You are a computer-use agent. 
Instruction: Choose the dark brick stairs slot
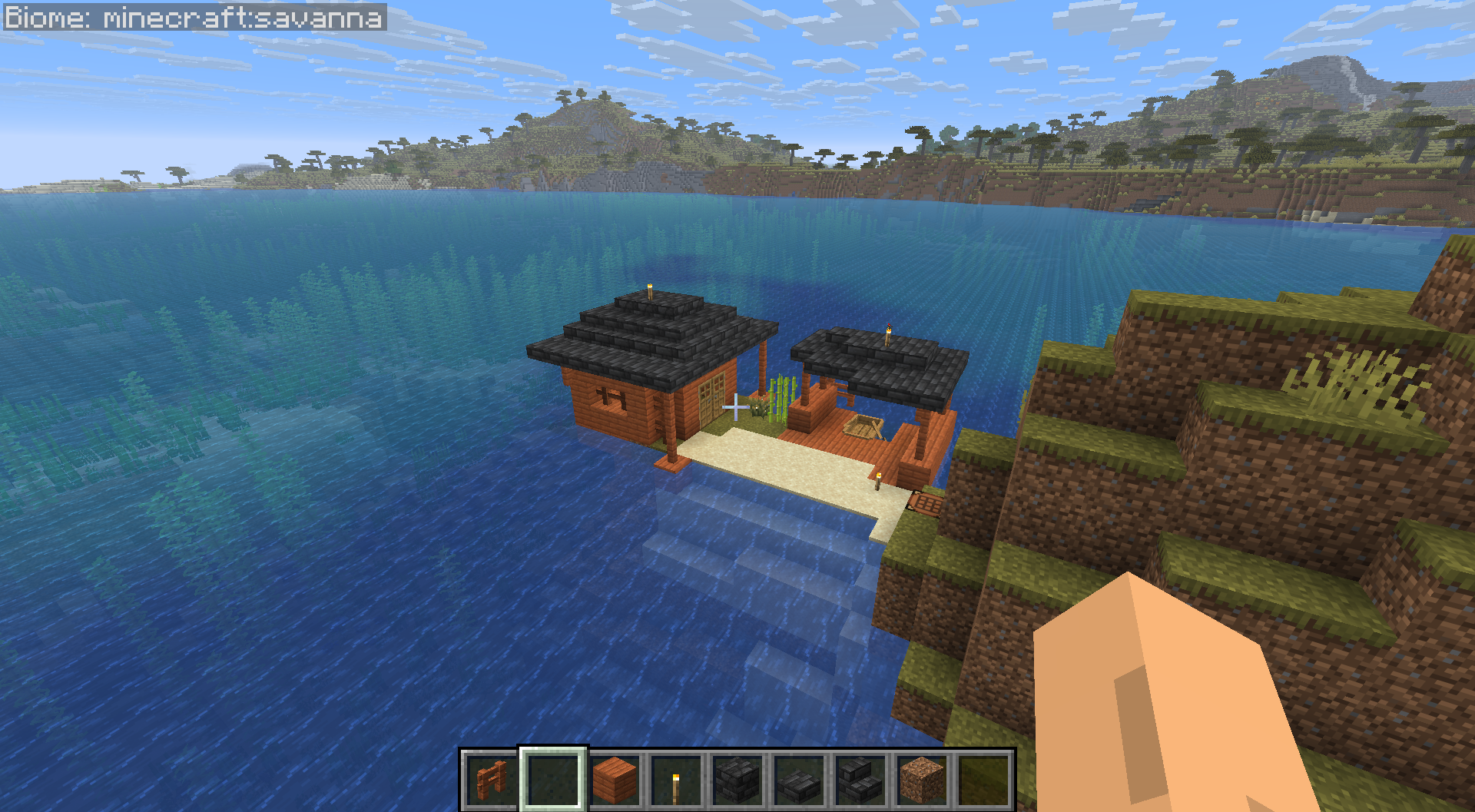(860, 780)
